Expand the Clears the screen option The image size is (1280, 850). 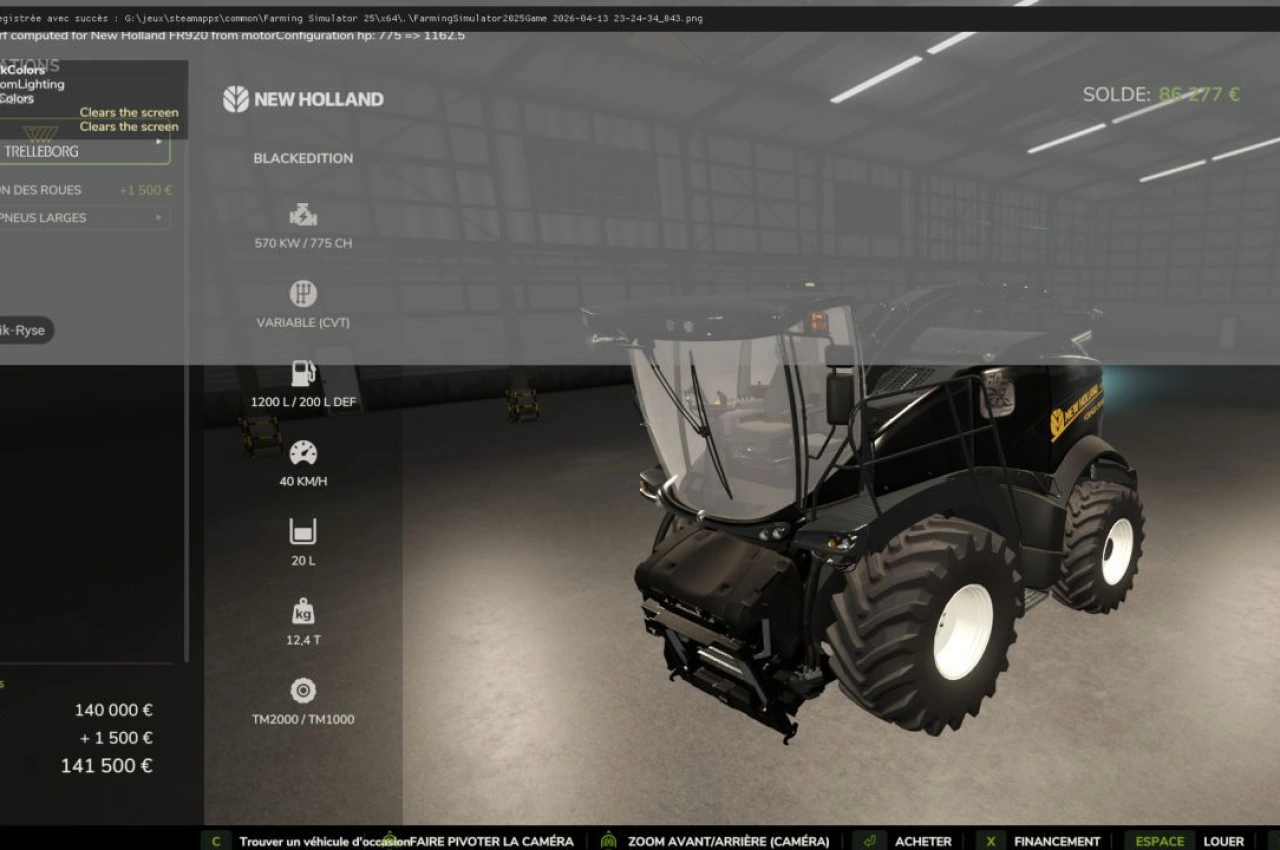pos(128,112)
